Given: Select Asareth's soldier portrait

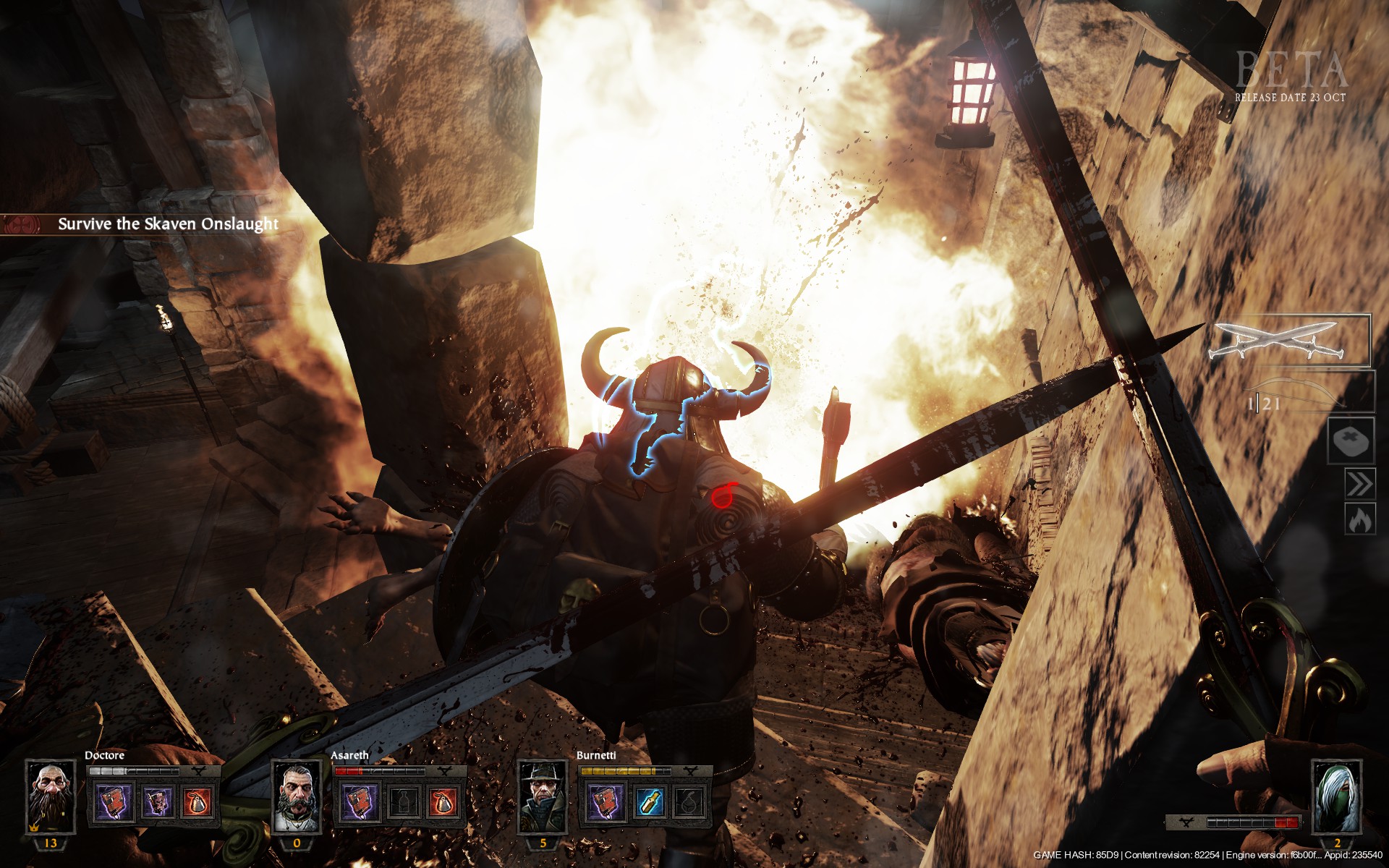Looking at the screenshot, I should (297, 796).
